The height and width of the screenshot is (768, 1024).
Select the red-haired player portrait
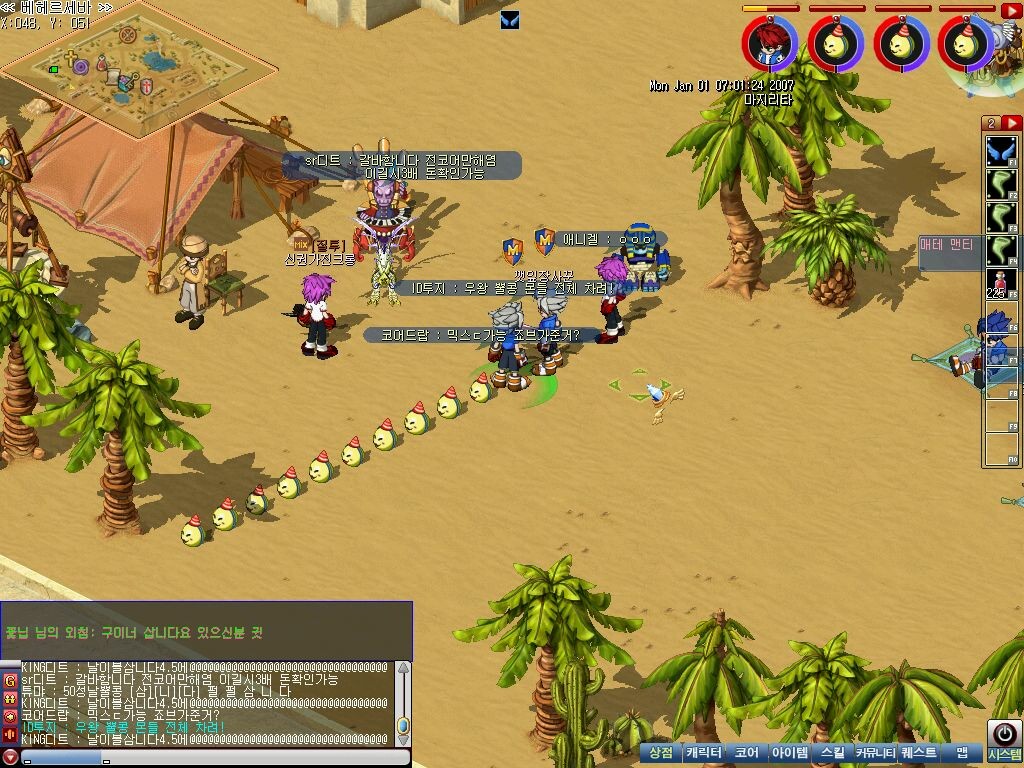click(769, 43)
